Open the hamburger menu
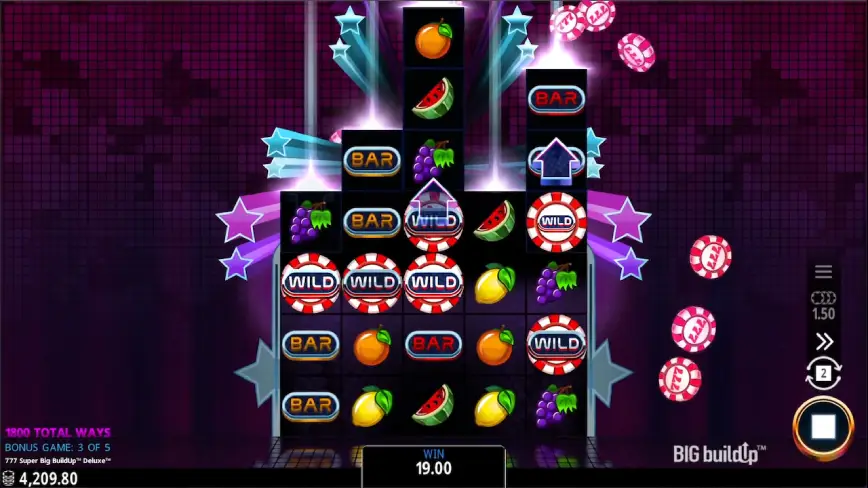868x488 pixels. coord(823,271)
